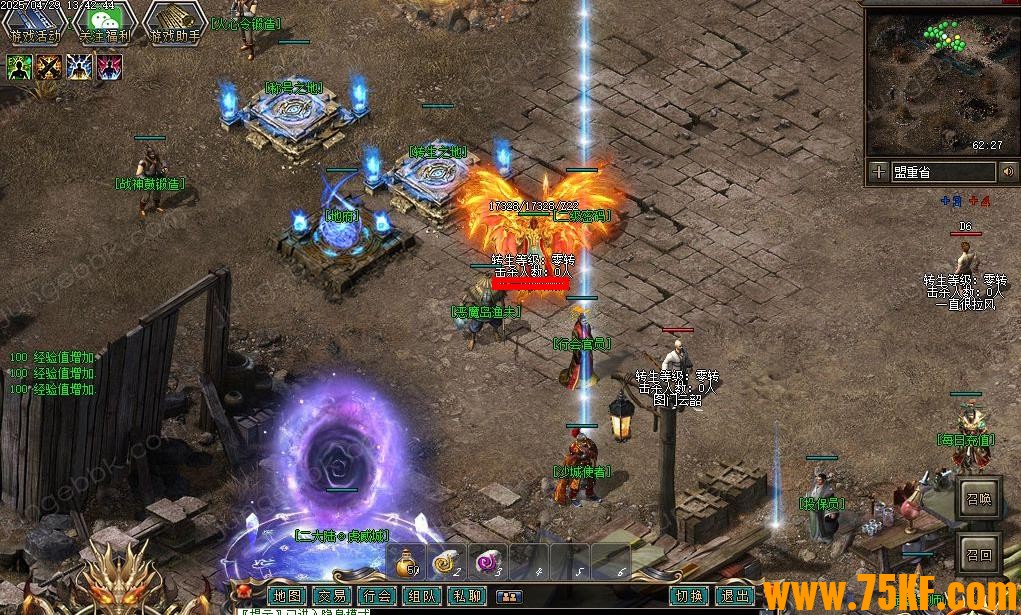
Task: Open the 私聊 private chat button
Action: coord(467,596)
